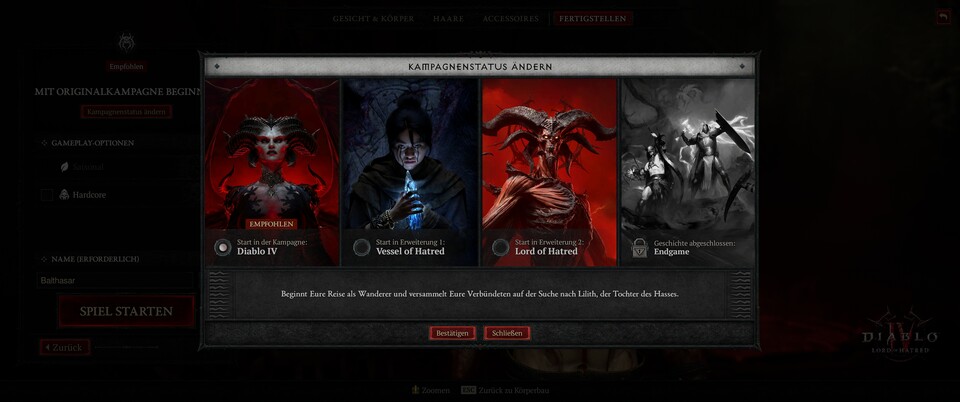Select the Diablo IV campaign start
The width and height of the screenshot is (960, 402).
pyautogui.click(x=223, y=247)
